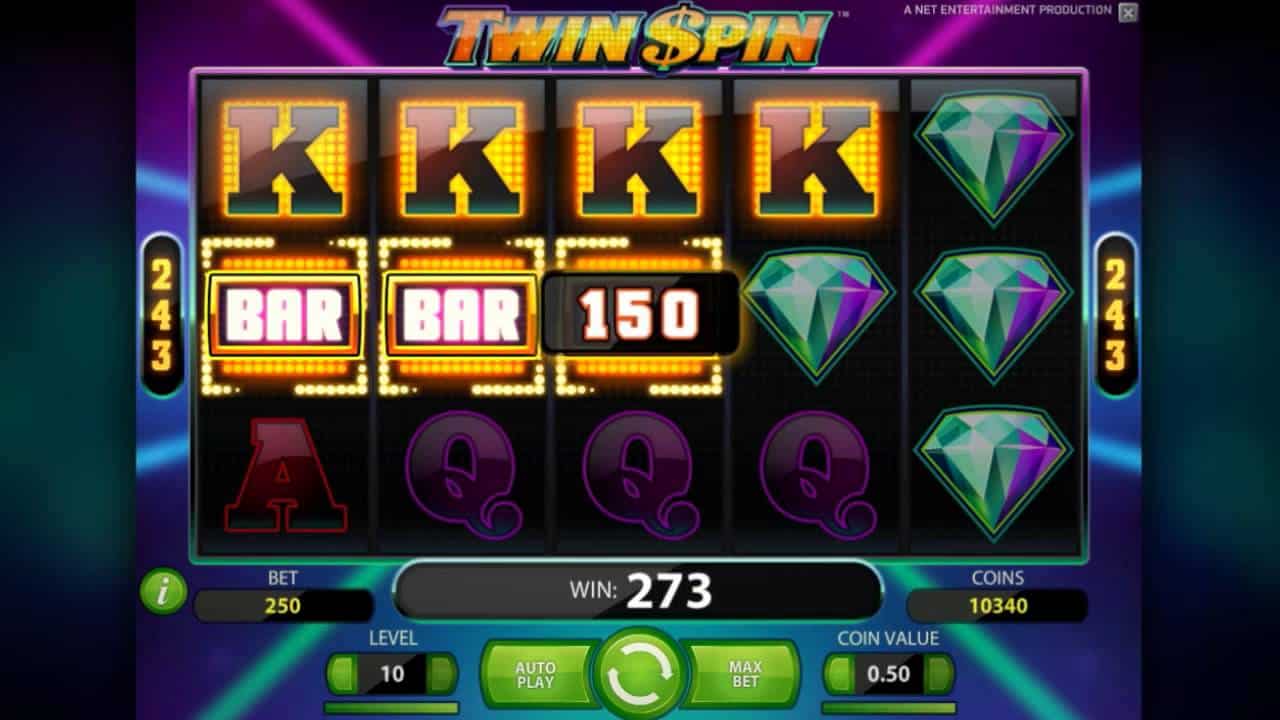Select the red A symbol on the bottom row
The height and width of the screenshot is (720, 1280).
pos(288,475)
